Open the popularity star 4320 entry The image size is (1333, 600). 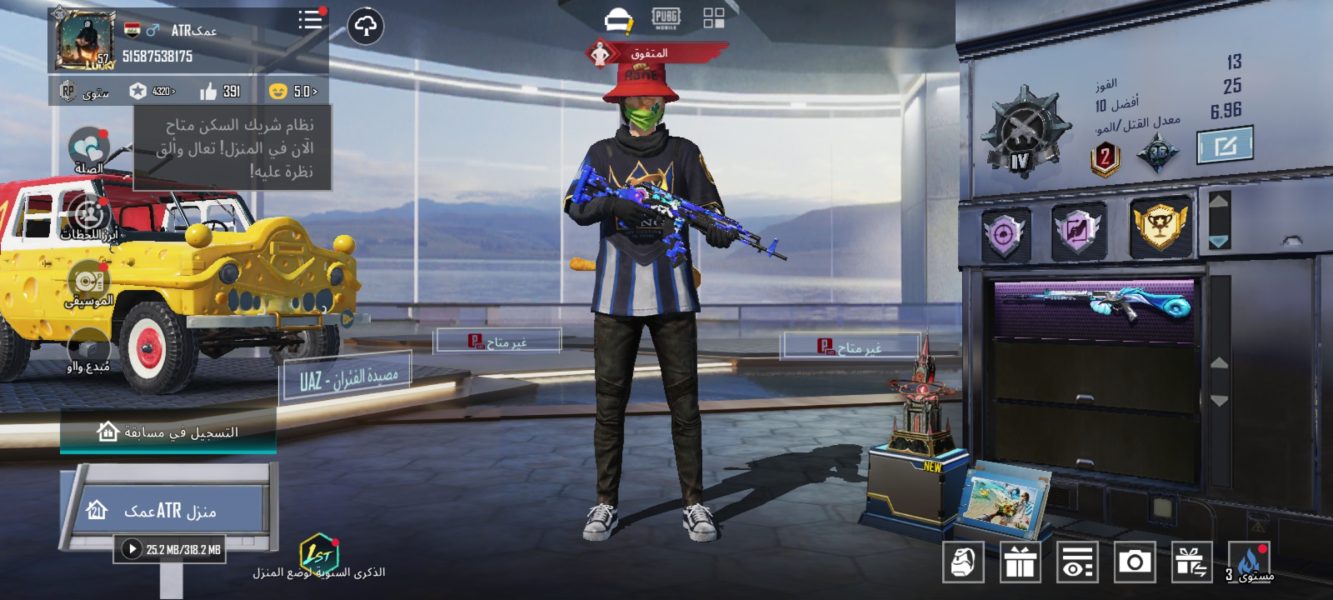coord(151,91)
